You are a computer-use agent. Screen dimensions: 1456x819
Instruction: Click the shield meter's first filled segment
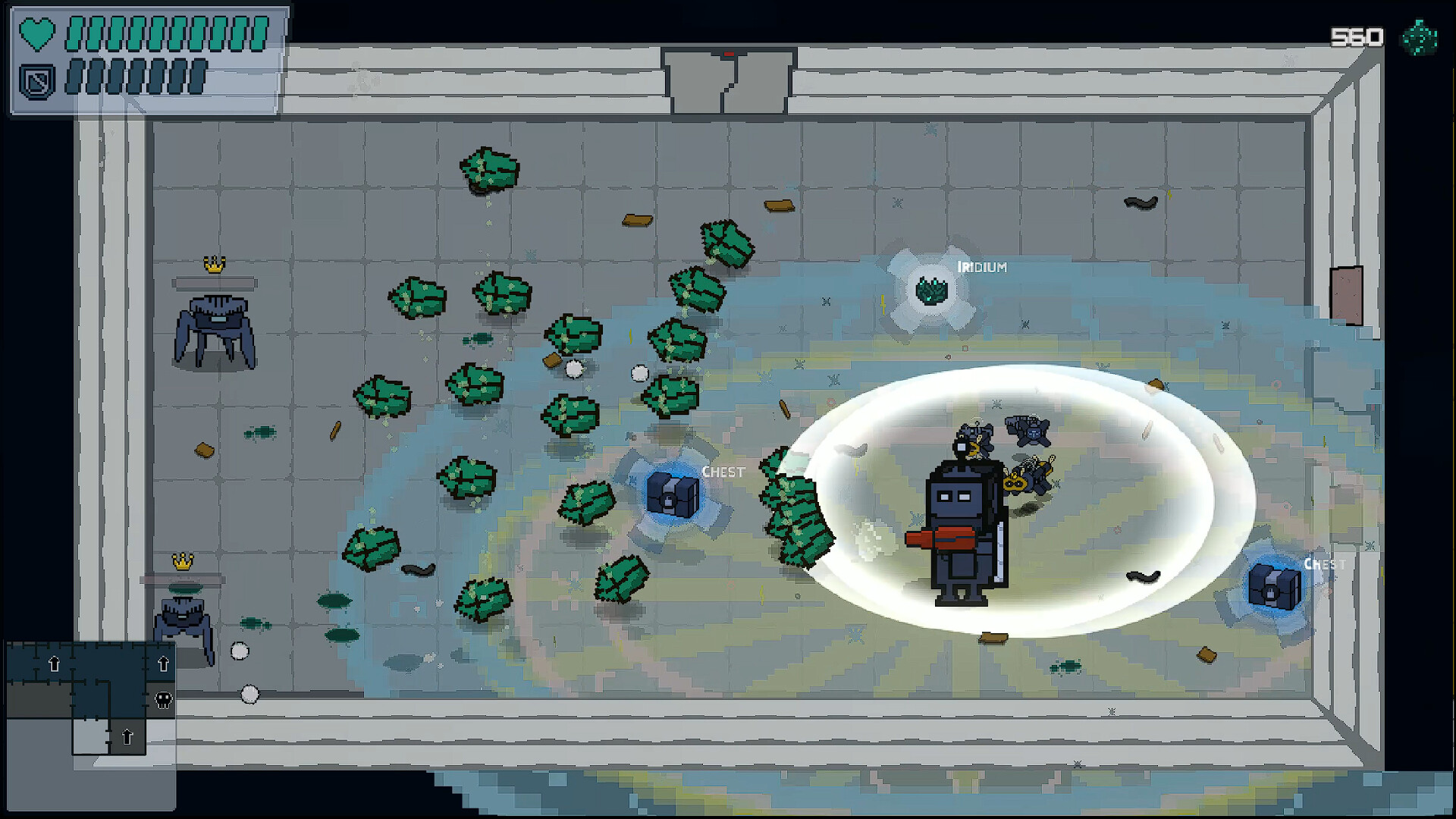pyautogui.click(x=75, y=78)
